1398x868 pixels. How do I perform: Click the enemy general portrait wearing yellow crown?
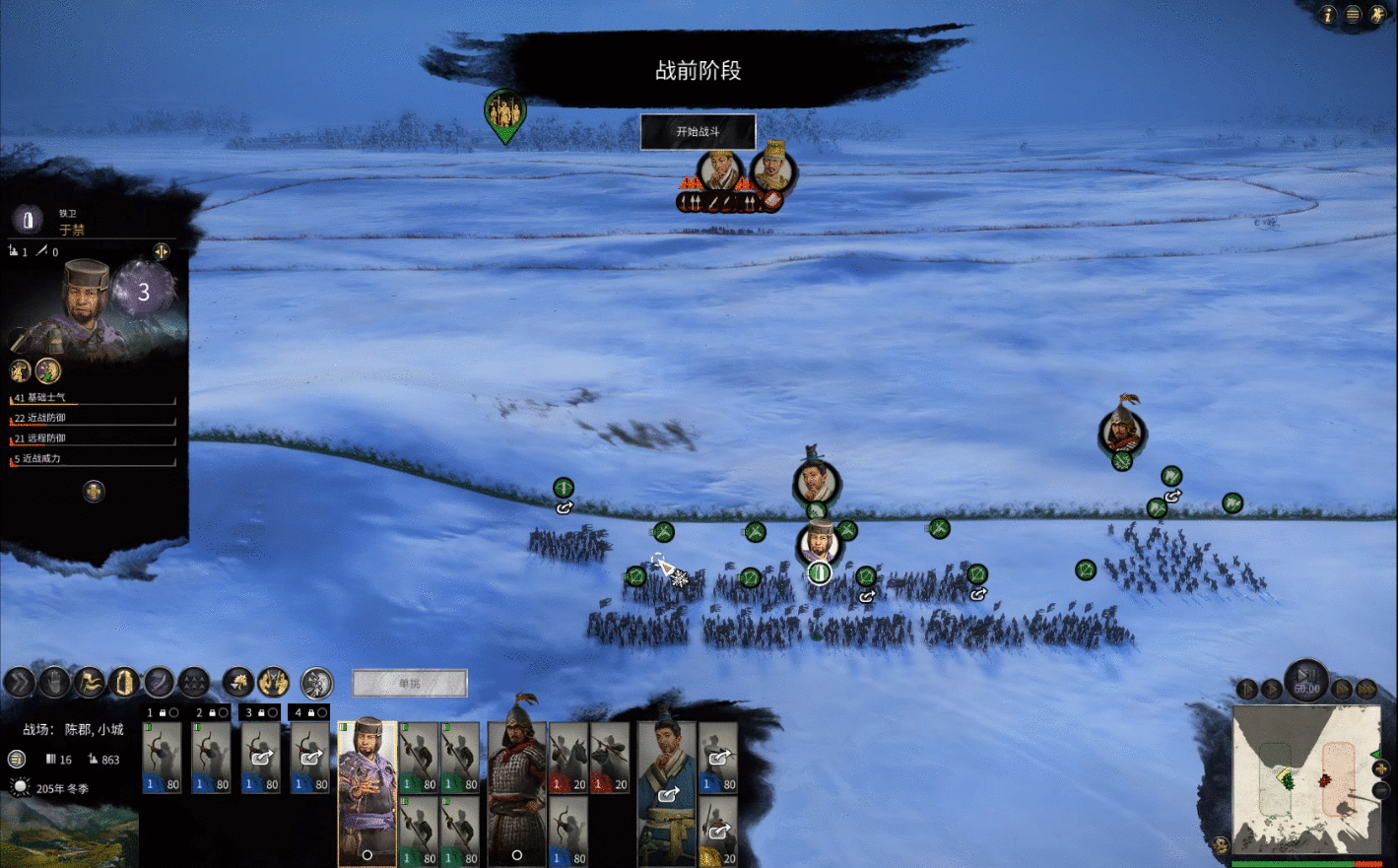[773, 169]
